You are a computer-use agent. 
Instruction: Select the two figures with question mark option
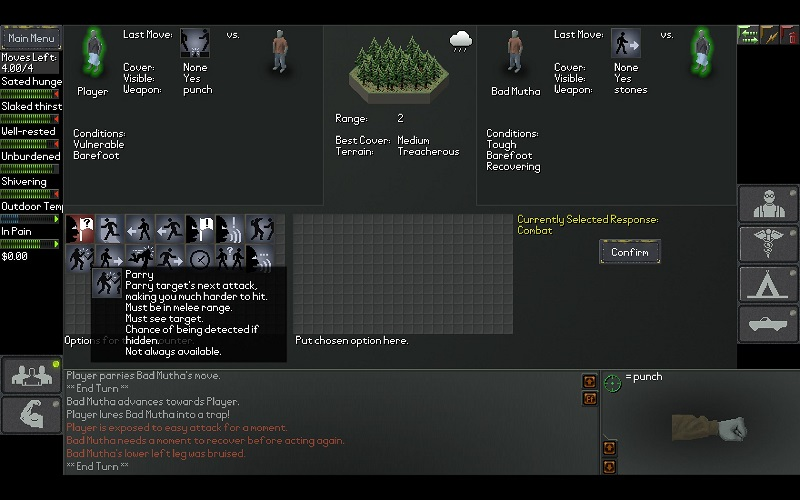[229, 258]
